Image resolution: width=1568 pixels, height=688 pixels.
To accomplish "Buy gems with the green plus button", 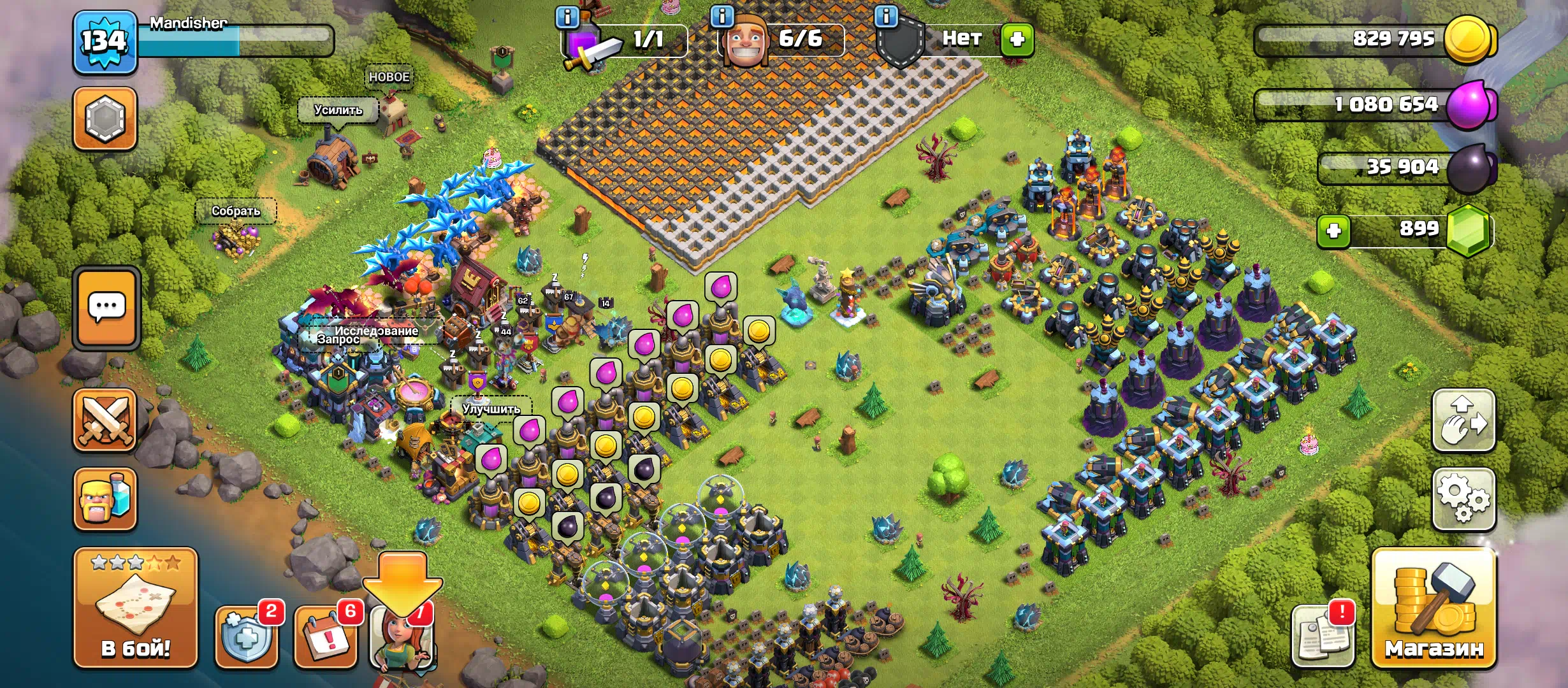I will 1333,231.
